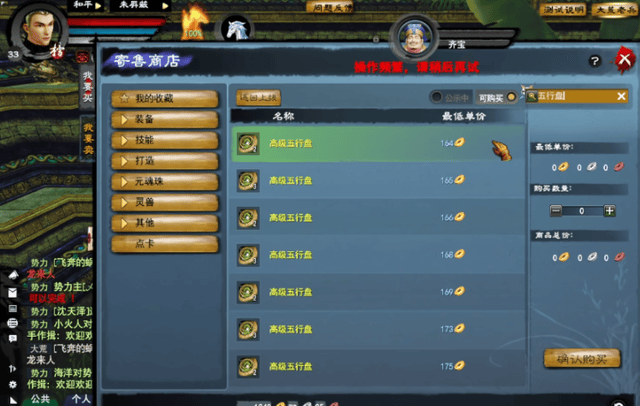The height and width of the screenshot is (406, 640).
Task: Expand the 灵兽 spirit beast category
Action: coord(164,203)
